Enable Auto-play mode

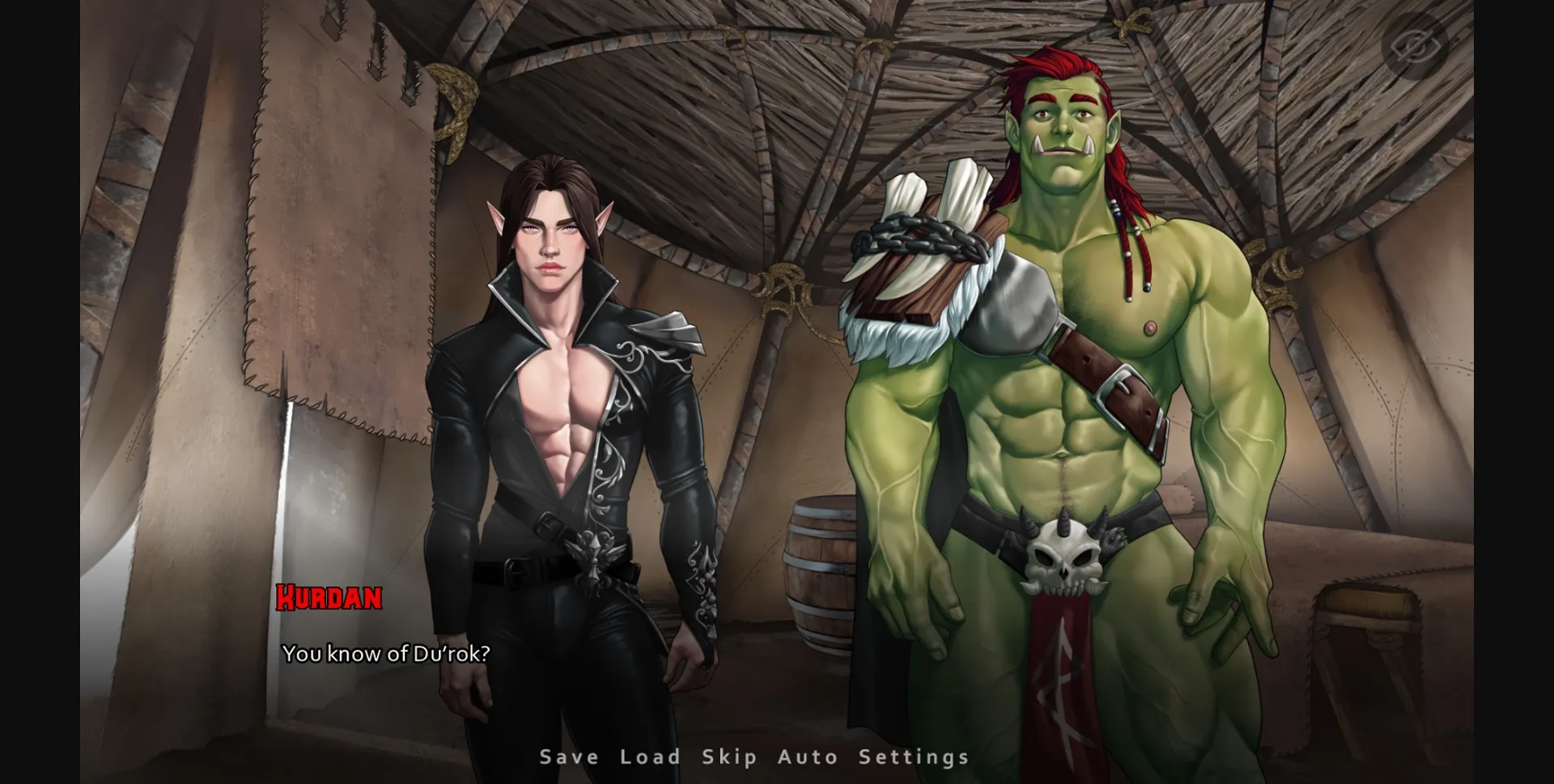tap(808, 757)
